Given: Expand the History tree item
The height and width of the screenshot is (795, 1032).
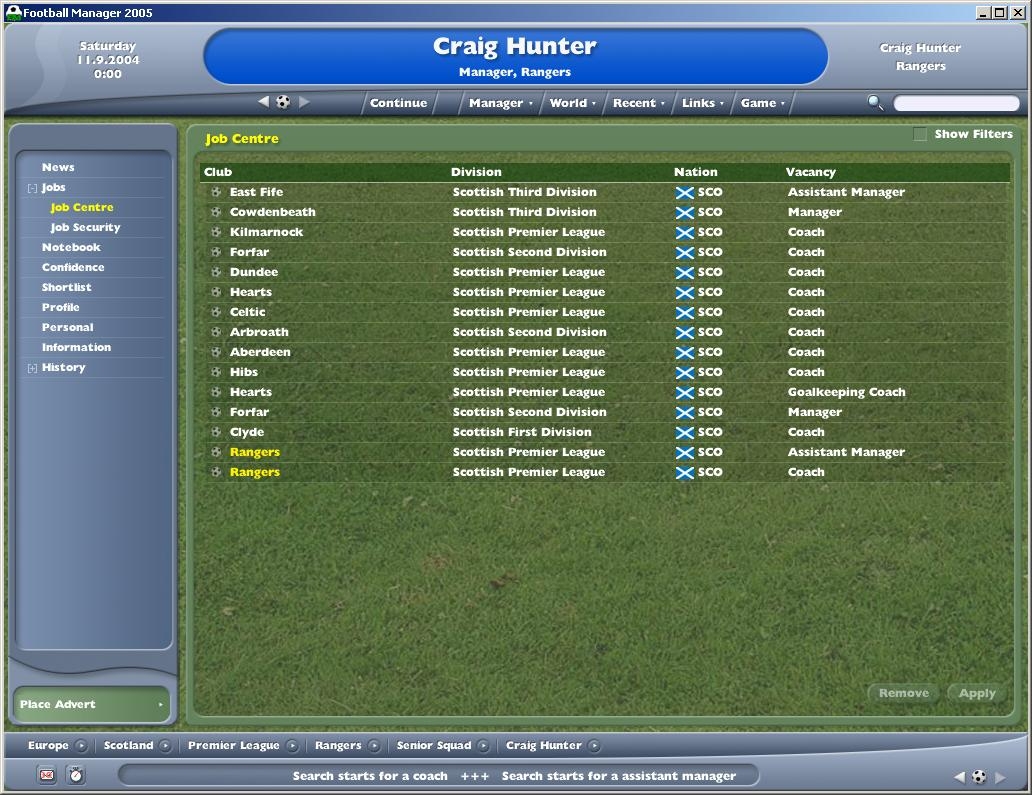Looking at the screenshot, I should tap(33, 368).
